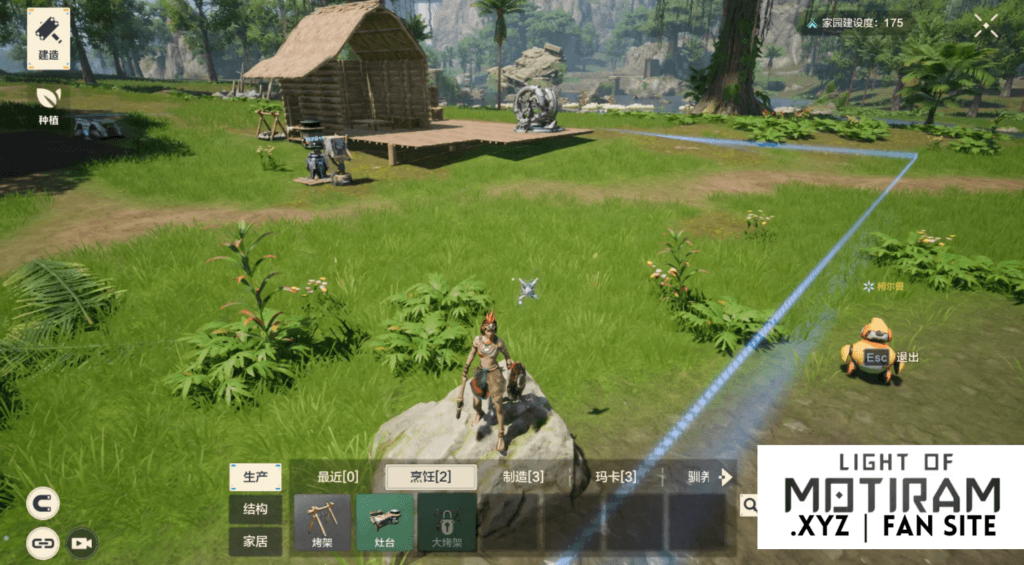Open the 玛卡[3] tab
Image resolution: width=1024 pixels, height=565 pixels.
click(615, 477)
